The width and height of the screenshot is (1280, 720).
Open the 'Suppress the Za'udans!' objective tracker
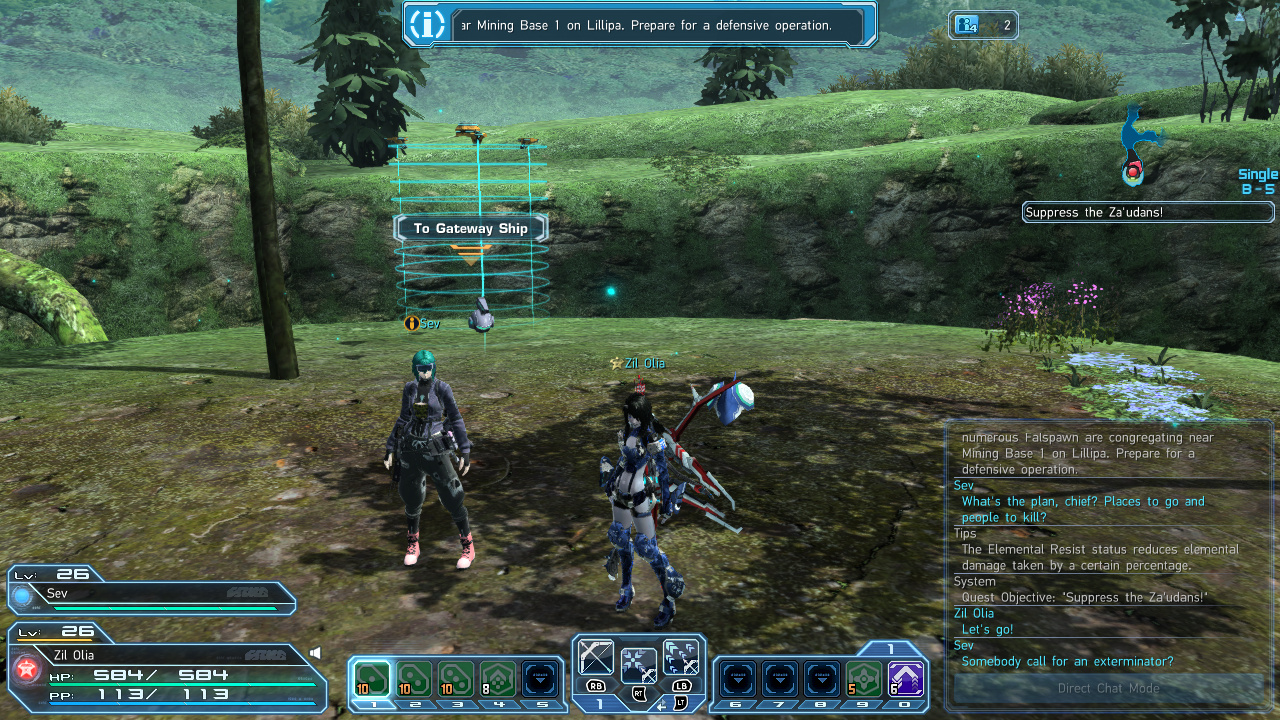(x=1148, y=212)
